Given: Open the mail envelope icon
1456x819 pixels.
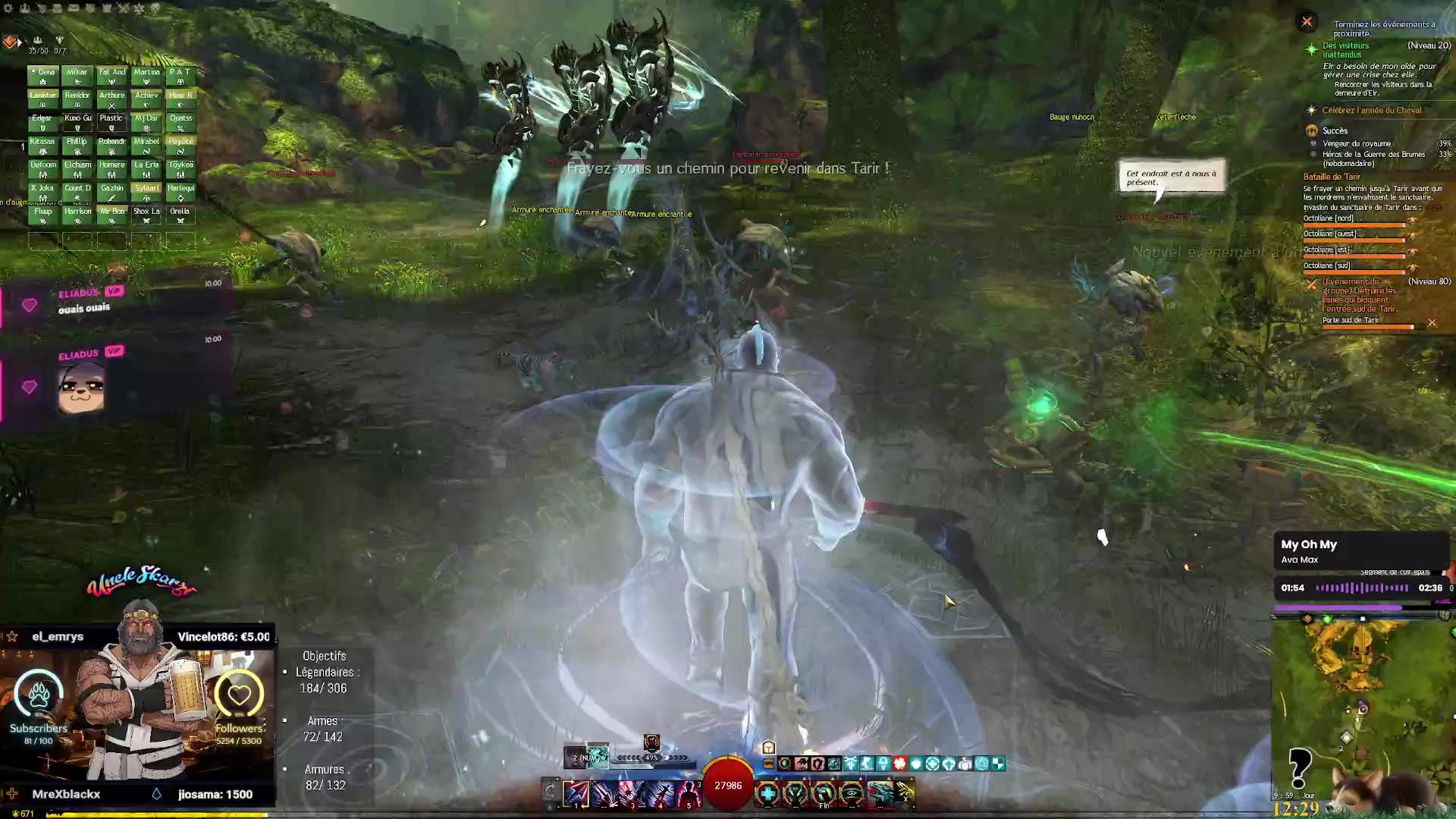Looking at the screenshot, I should 74,8.
